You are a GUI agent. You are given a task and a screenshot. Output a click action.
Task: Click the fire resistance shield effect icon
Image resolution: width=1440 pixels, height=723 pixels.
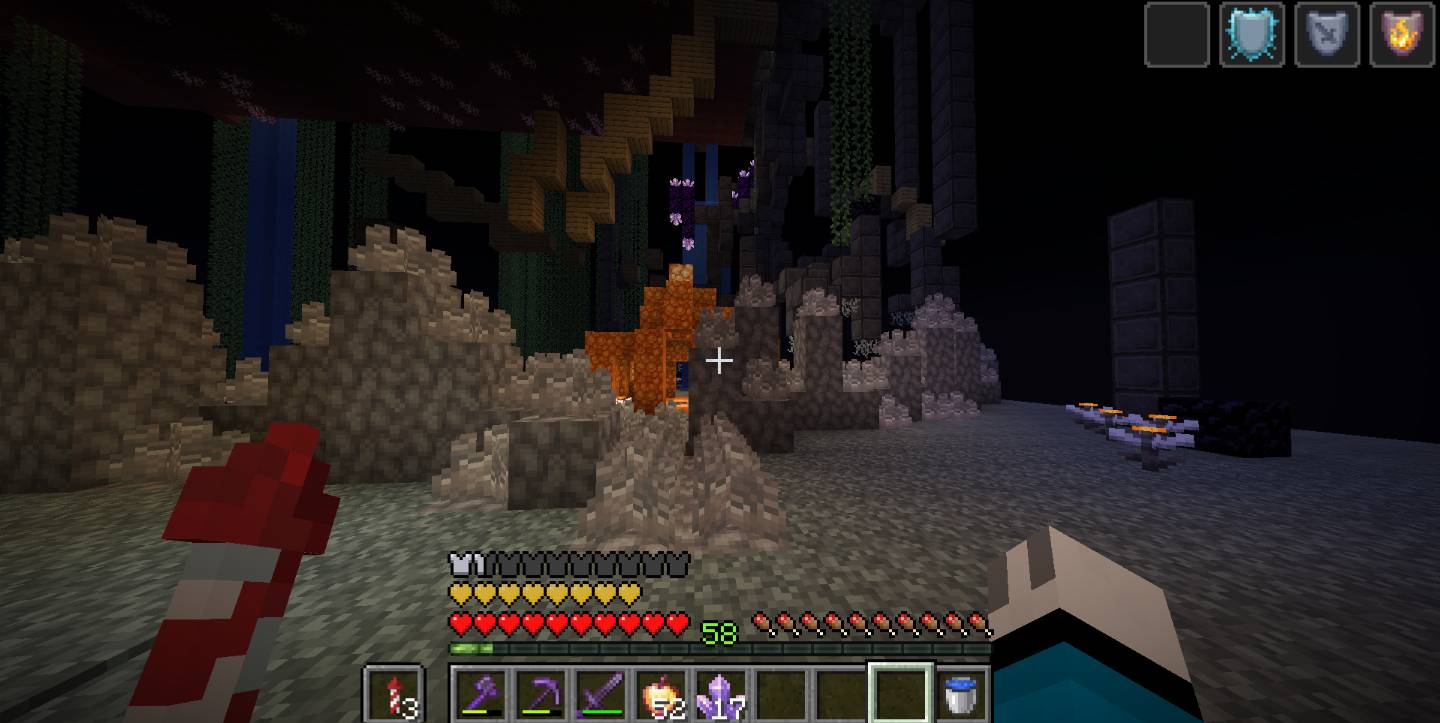(1402, 35)
